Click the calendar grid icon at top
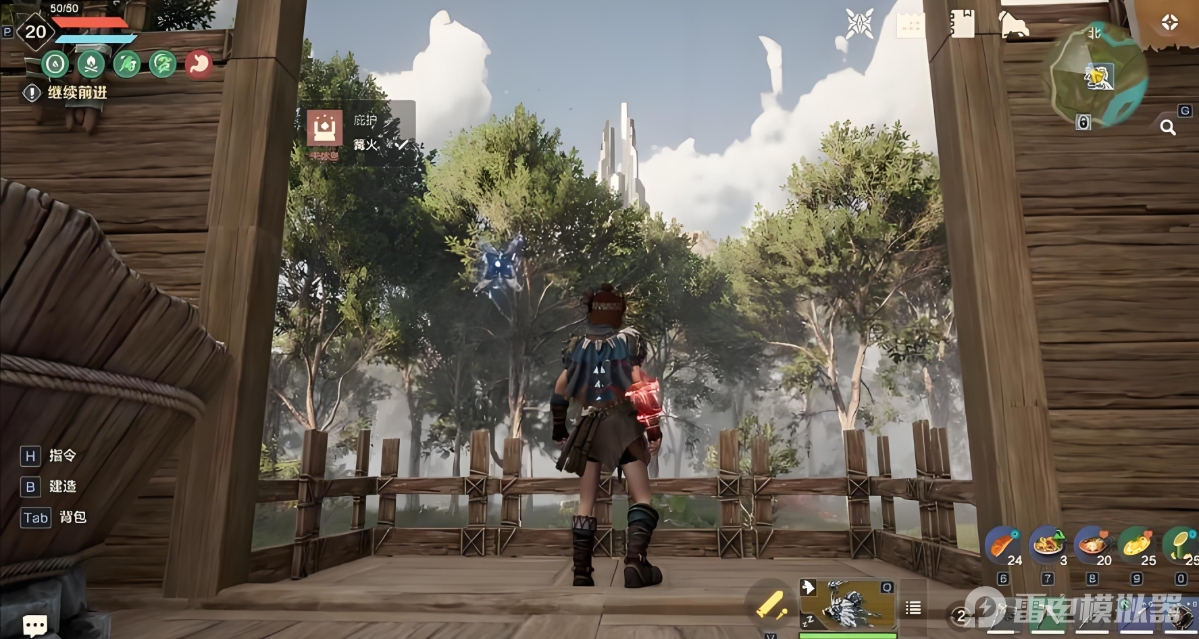1199x639 pixels. tap(910, 25)
